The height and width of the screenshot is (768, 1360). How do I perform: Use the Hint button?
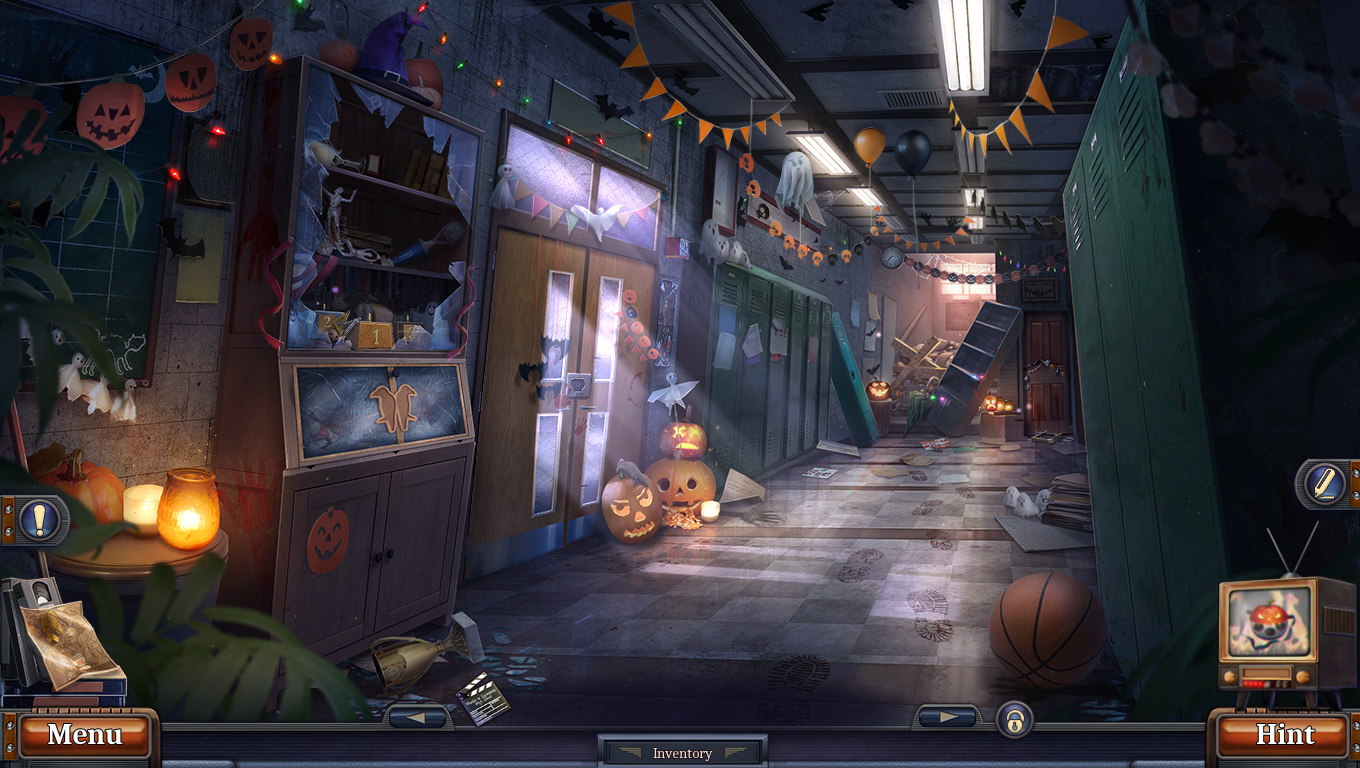pos(1284,735)
